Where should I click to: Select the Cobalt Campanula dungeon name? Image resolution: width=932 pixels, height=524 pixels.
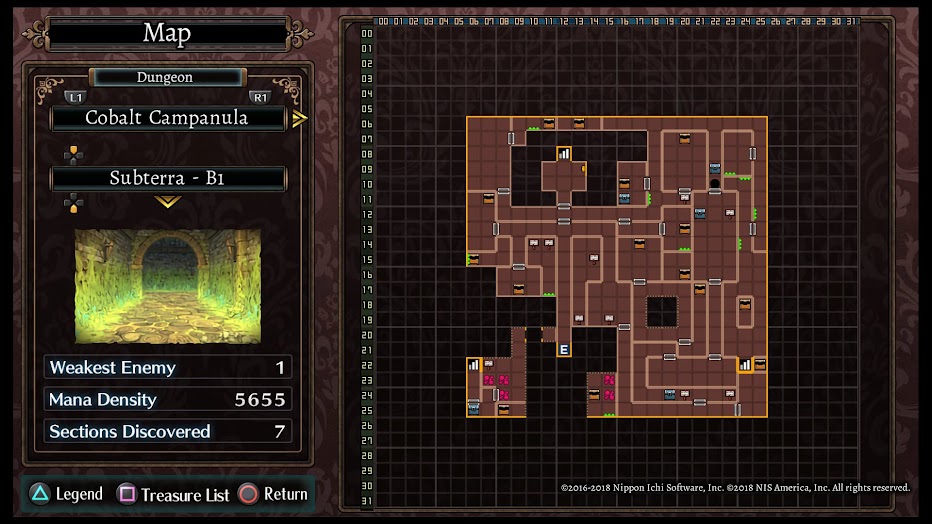pyautogui.click(x=167, y=118)
